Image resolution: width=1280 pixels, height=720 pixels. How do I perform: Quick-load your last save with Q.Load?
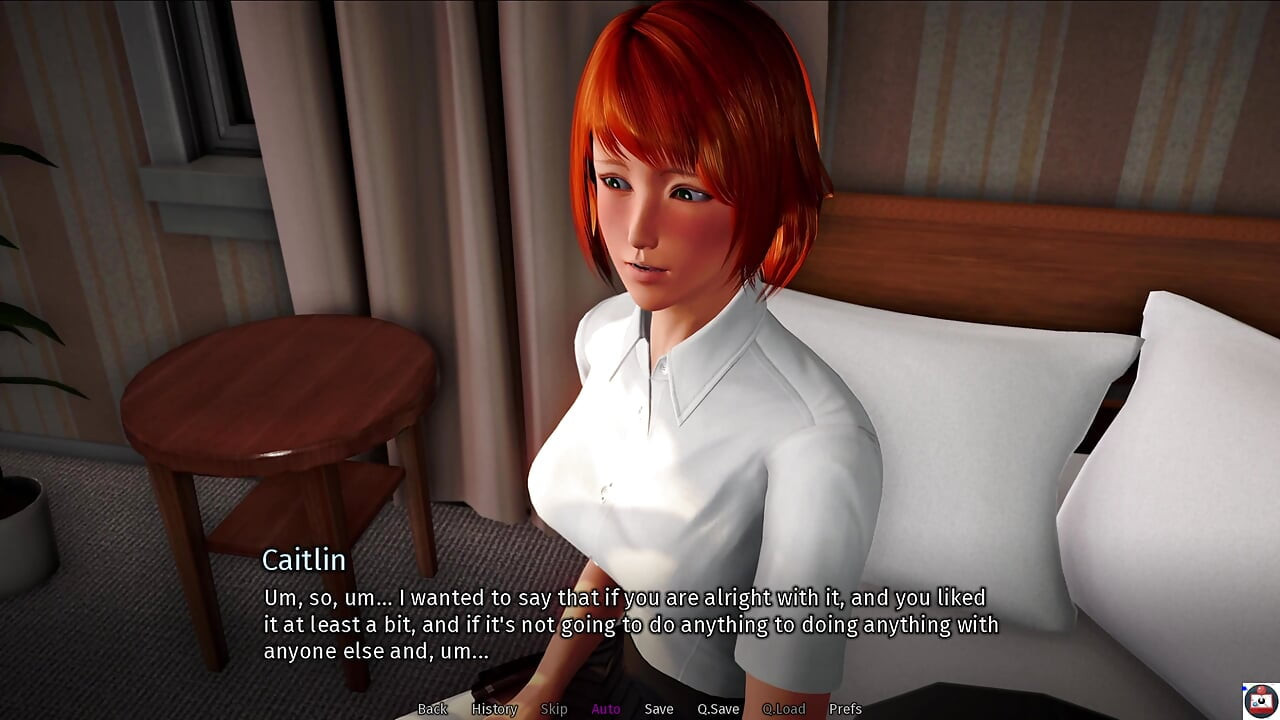click(x=784, y=708)
